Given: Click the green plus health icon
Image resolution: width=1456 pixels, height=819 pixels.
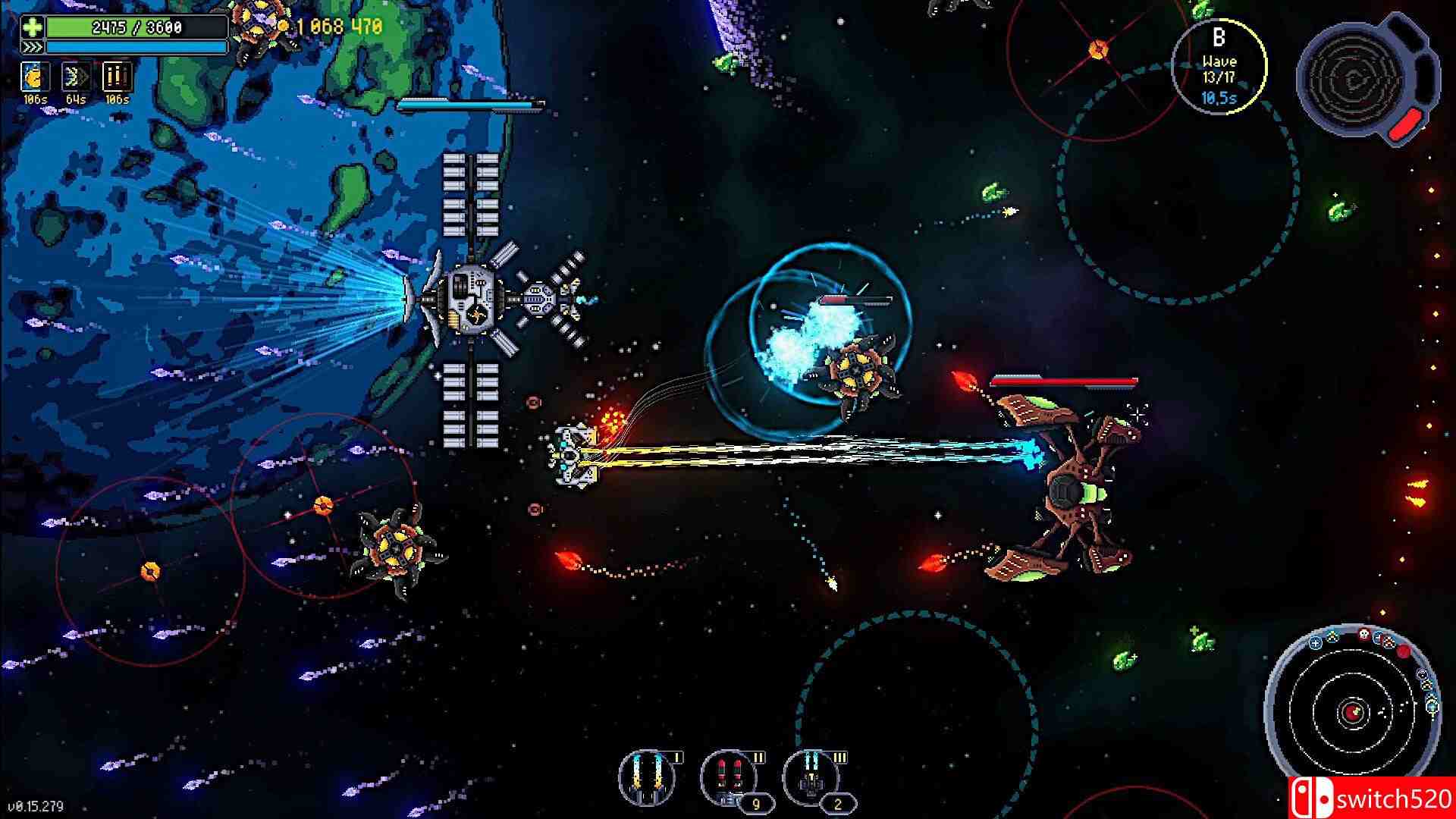Looking at the screenshot, I should pyautogui.click(x=32, y=28).
